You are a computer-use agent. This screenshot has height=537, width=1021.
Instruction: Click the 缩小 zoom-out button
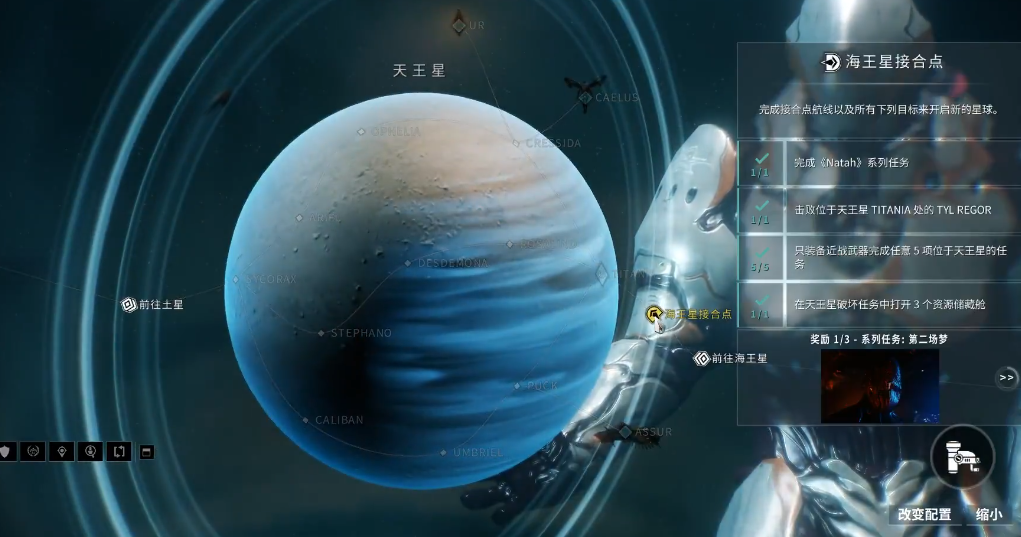click(988, 514)
